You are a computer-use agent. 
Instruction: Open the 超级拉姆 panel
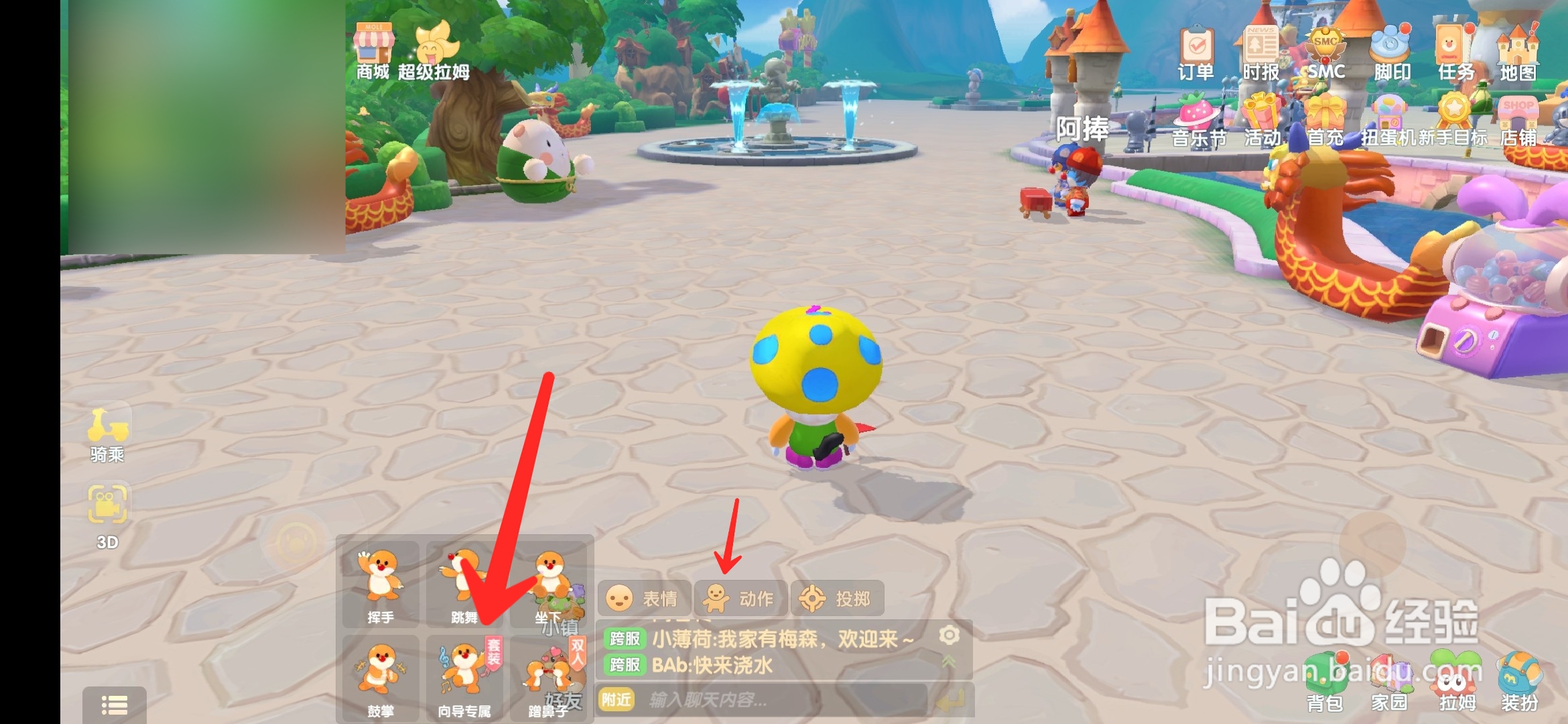436,47
